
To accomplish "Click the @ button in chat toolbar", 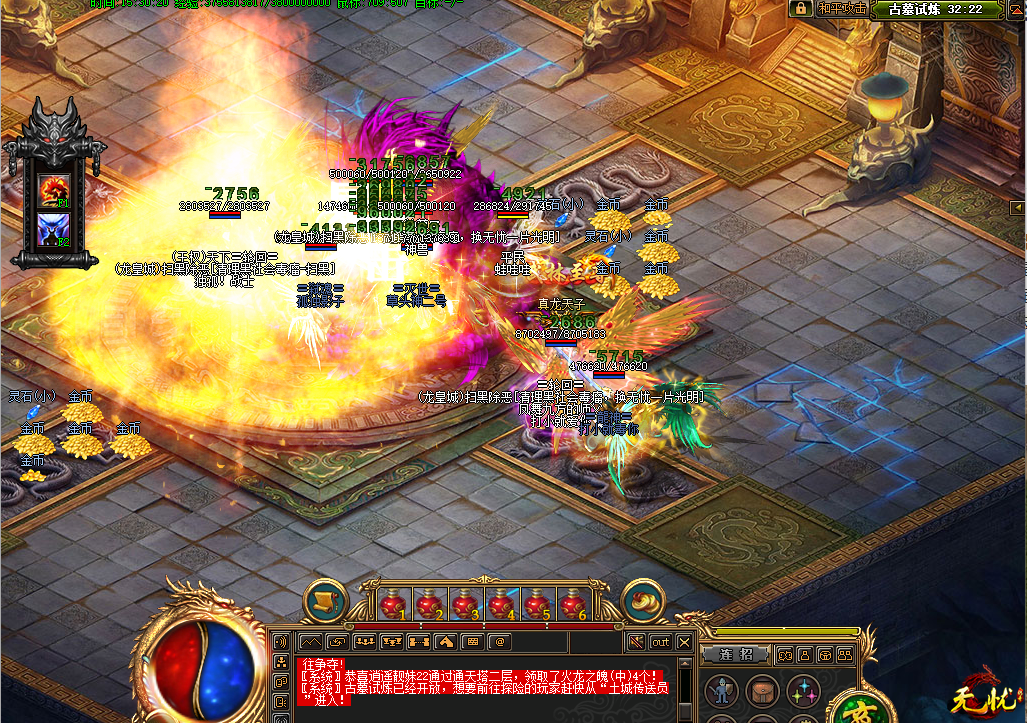I will [499, 641].
